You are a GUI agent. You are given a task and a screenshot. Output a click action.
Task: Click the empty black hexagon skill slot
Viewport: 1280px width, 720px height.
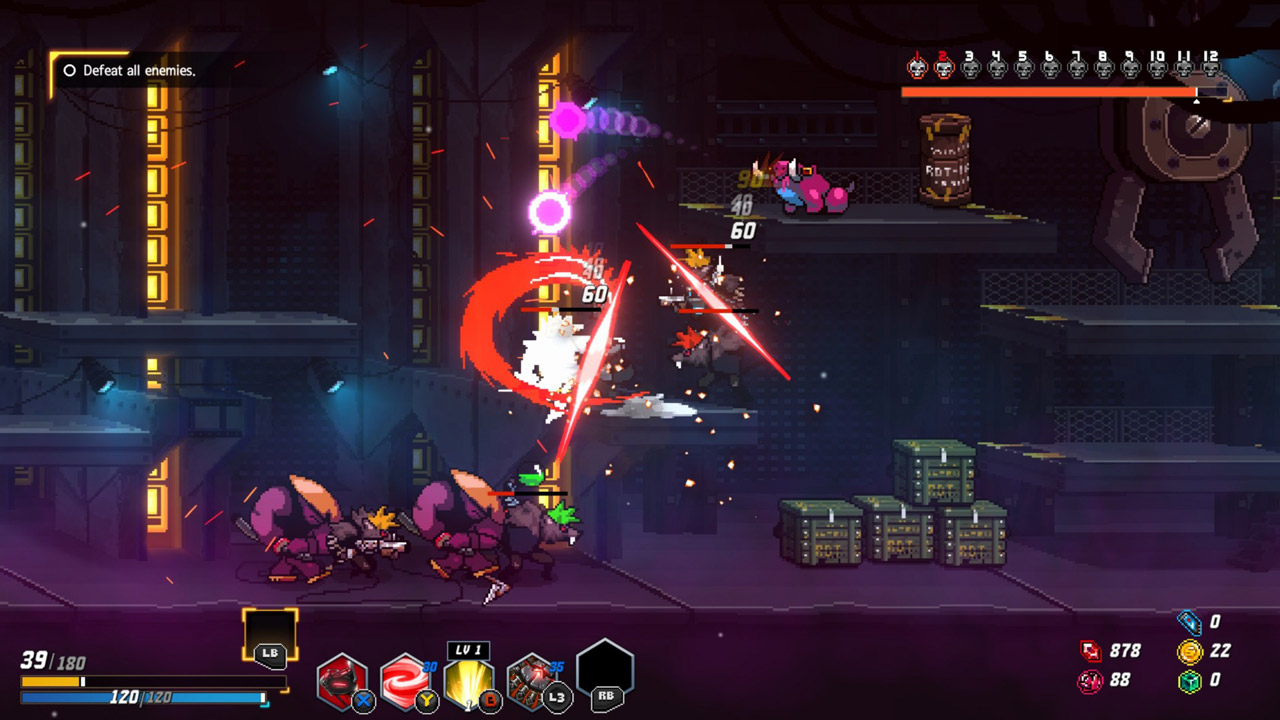(605, 672)
